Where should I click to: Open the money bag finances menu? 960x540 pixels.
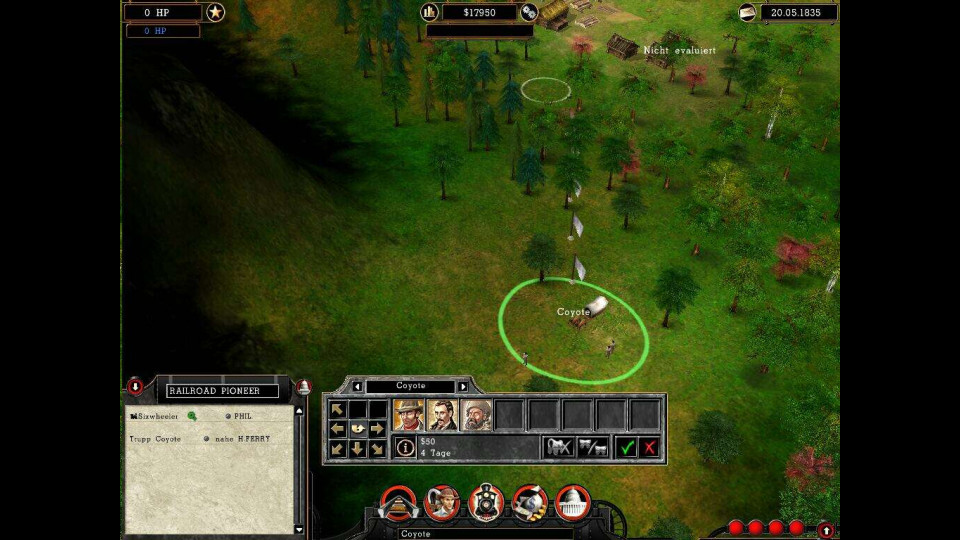(530, 502)
